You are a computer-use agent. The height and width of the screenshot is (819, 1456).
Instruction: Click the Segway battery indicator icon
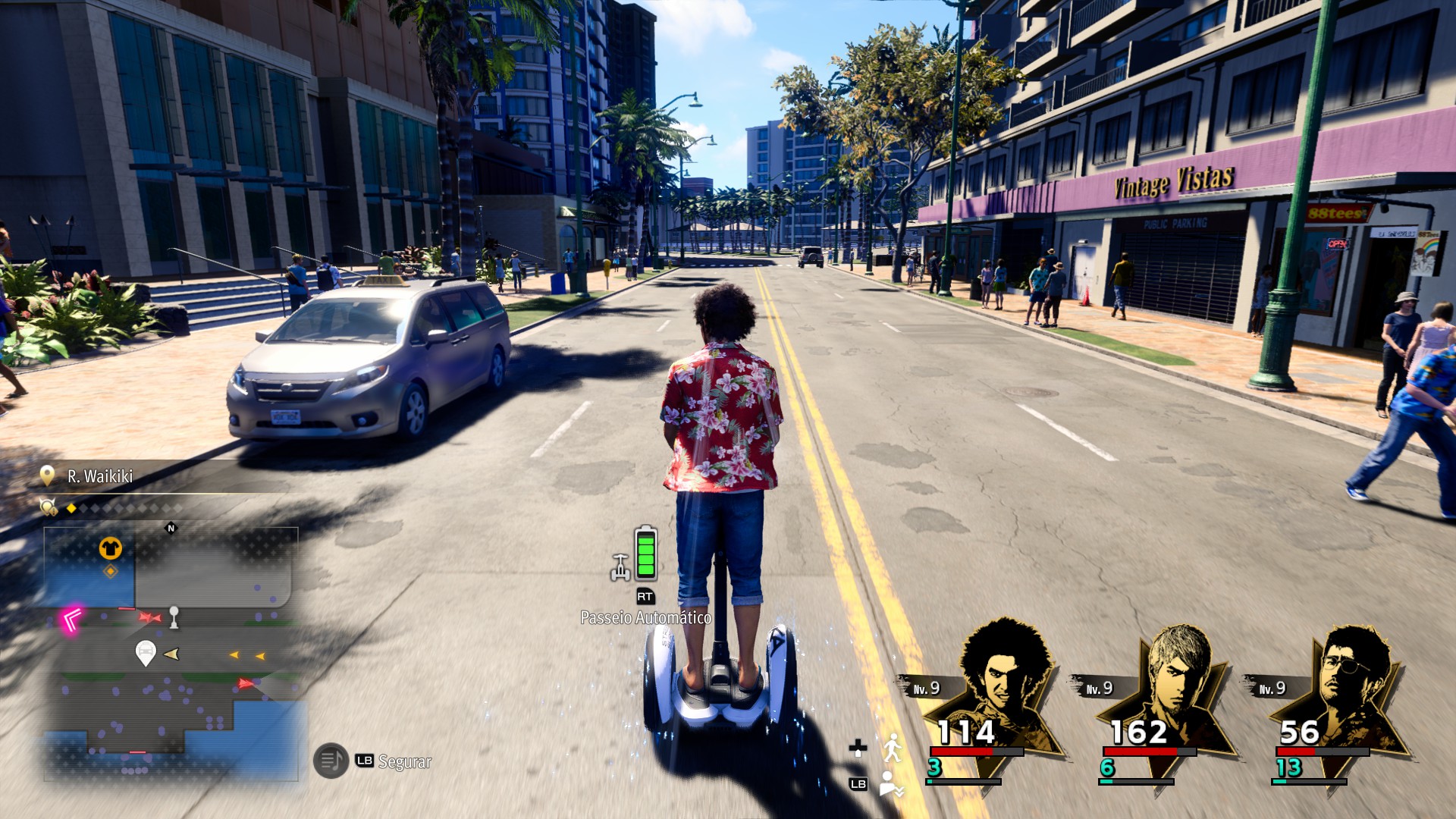(x=645, y=554)
